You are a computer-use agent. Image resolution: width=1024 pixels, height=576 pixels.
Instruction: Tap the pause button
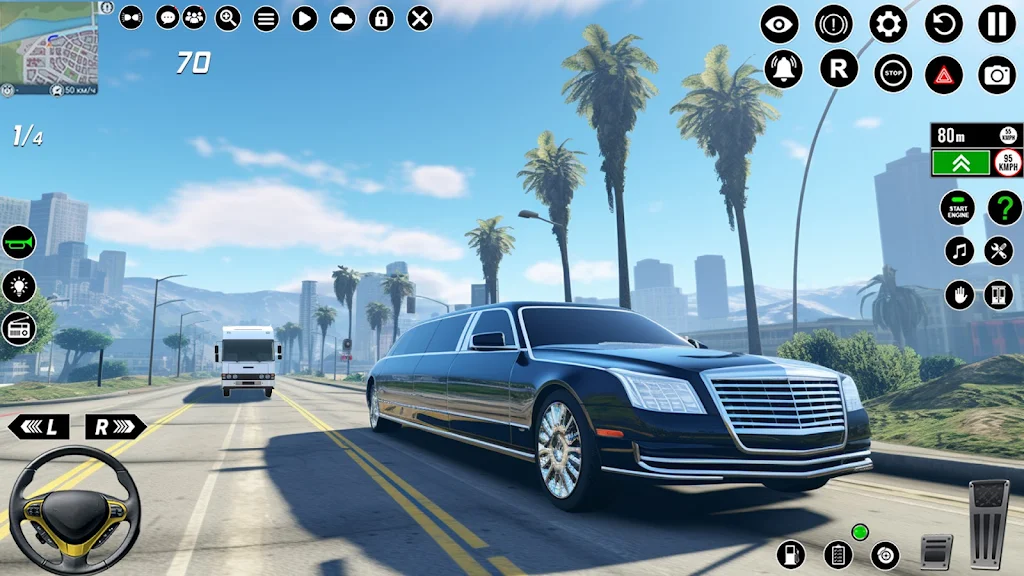996,23
